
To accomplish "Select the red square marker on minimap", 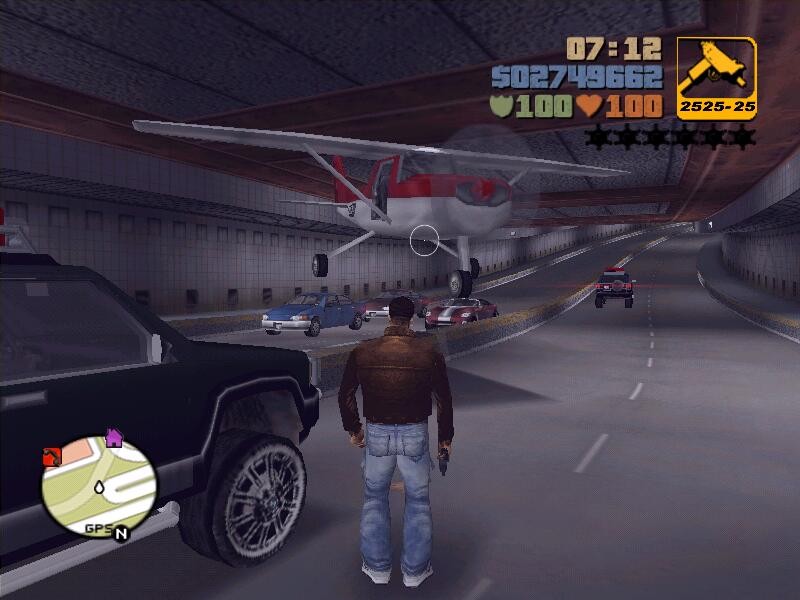I will tap(52, 457).
